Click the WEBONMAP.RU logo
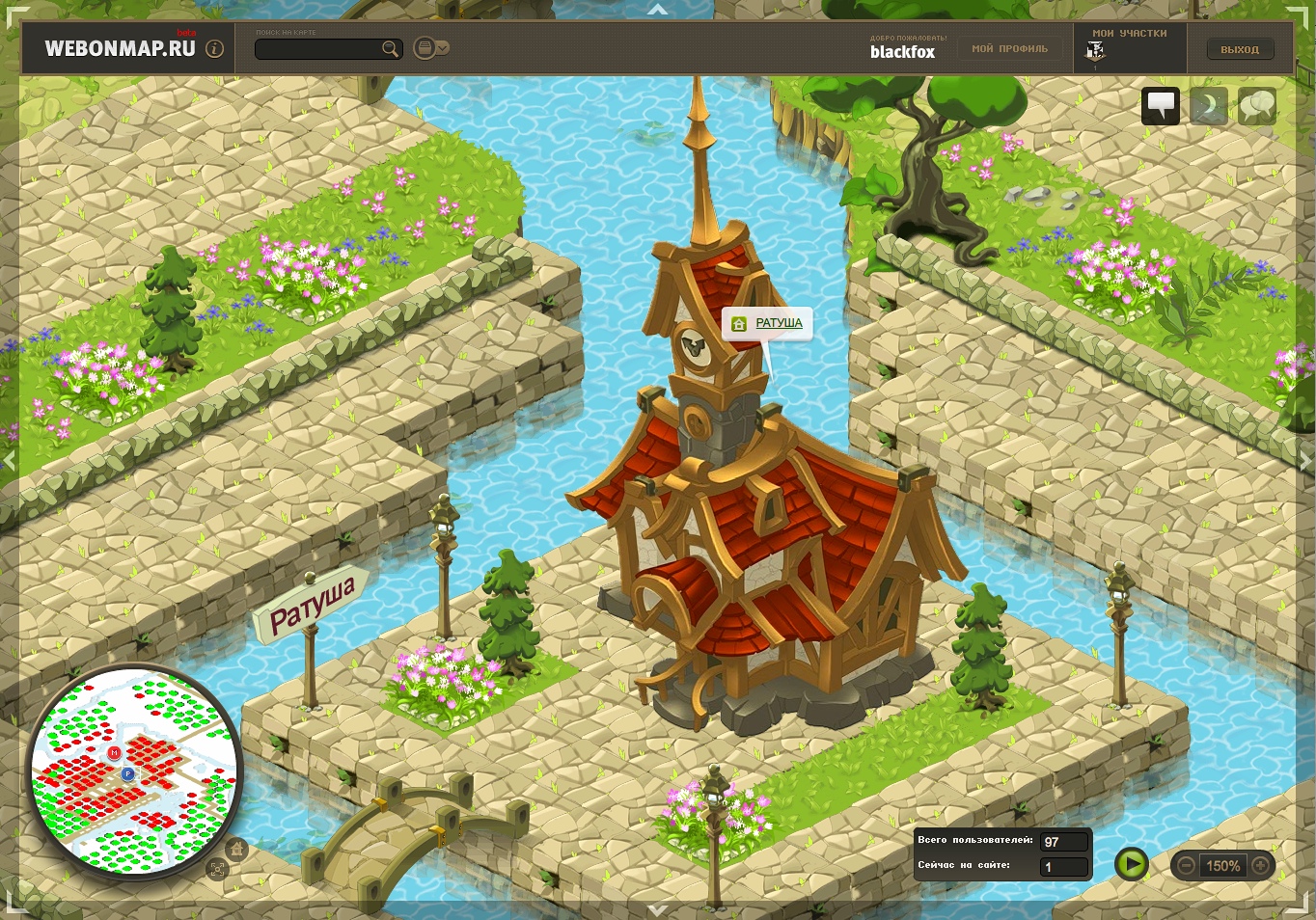 click(120, 48)
